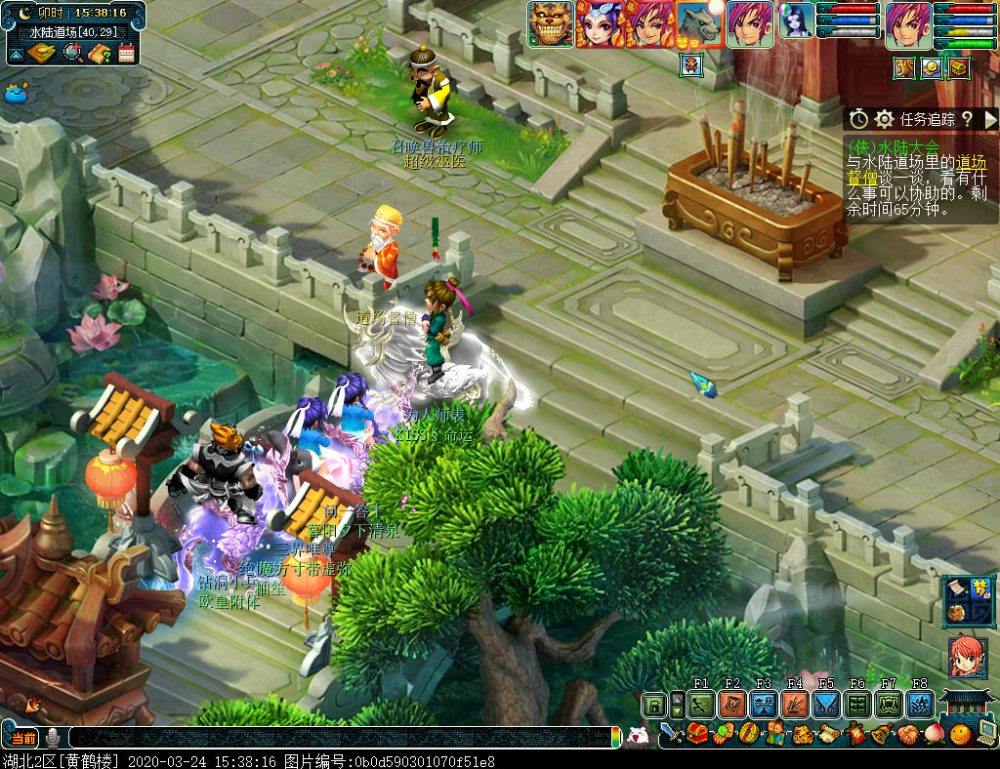Toggle the hotbar lock button
Viewport: 1000px width, 769px height.
tap(653, 705)
